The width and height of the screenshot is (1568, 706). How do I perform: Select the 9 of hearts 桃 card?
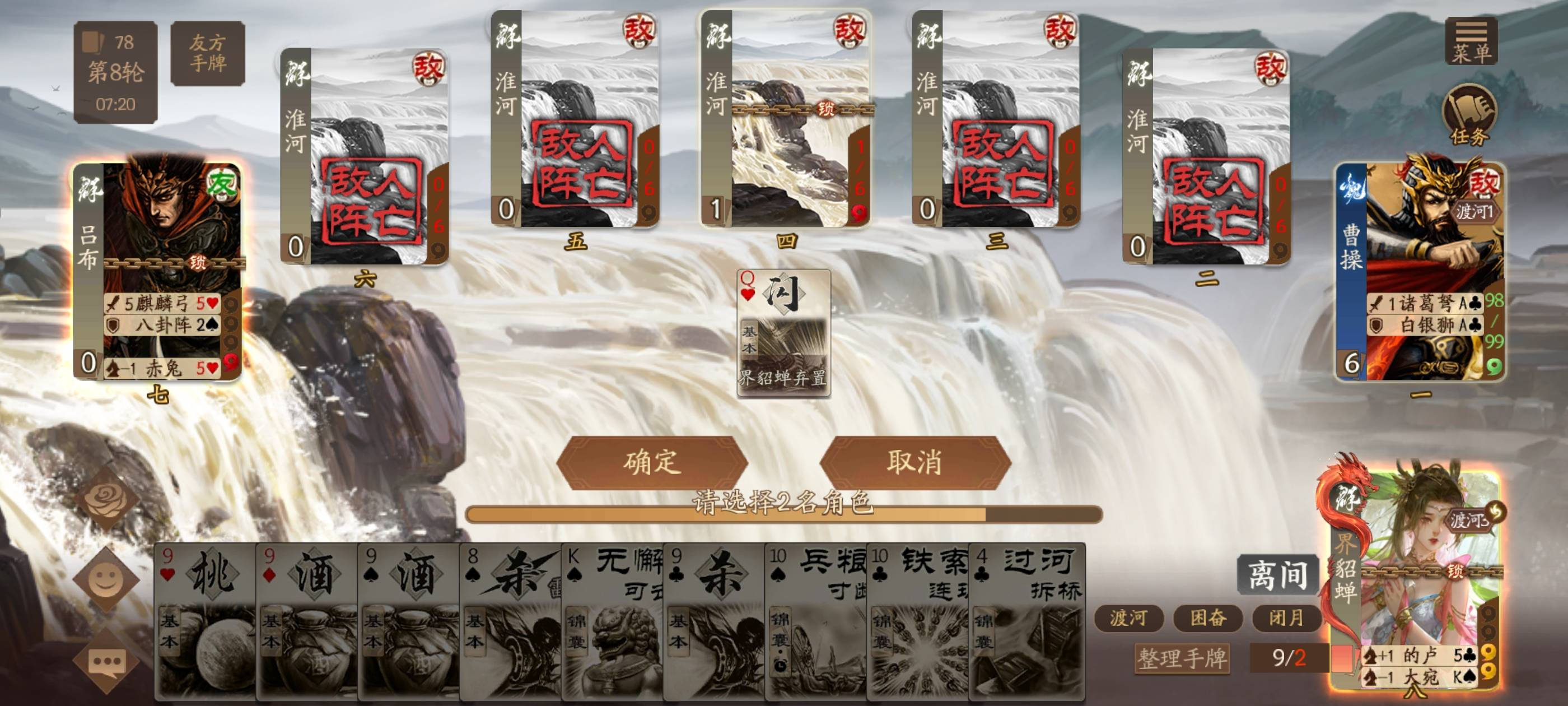[205, 621]
